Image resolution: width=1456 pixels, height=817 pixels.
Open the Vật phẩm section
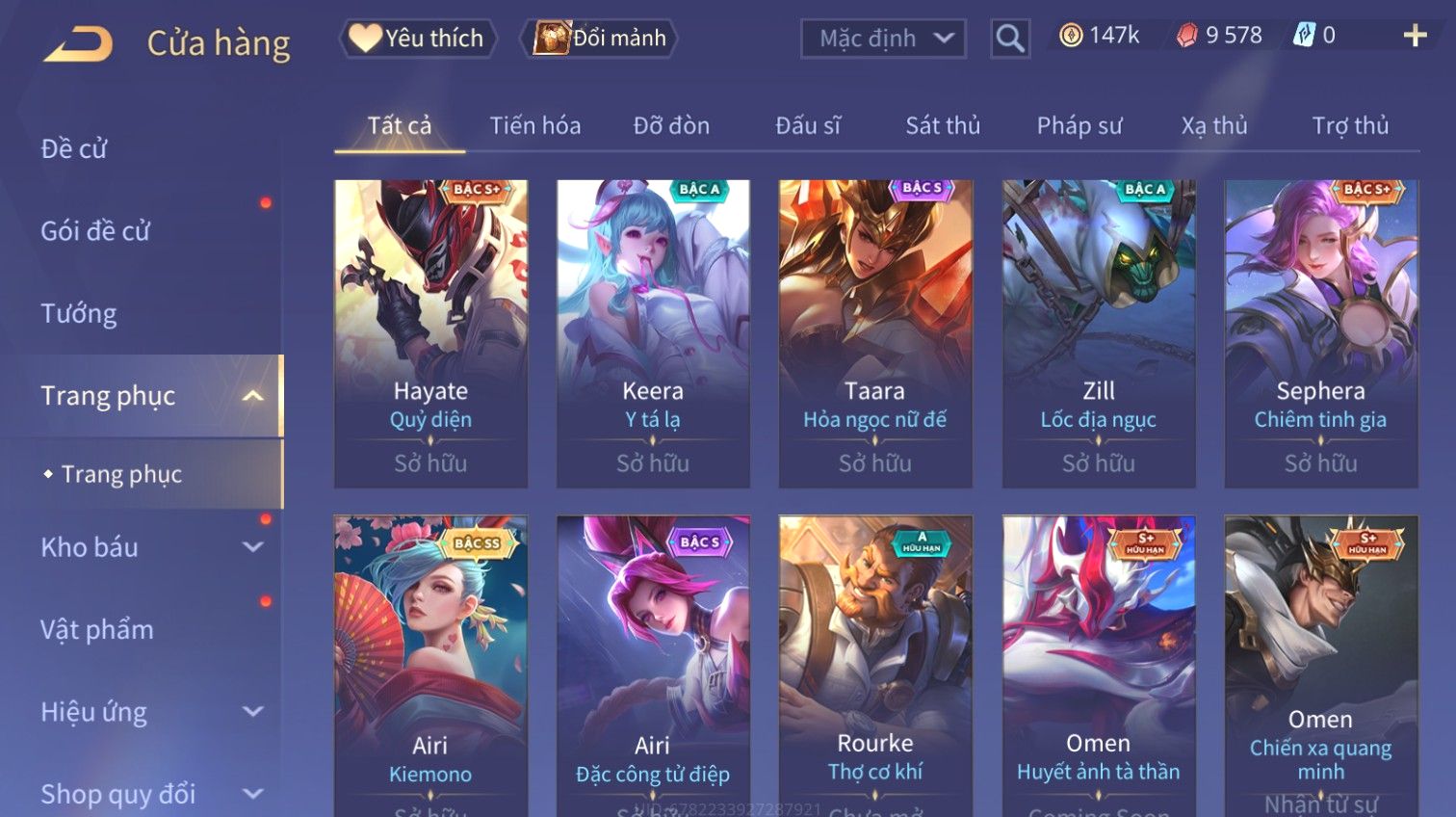coord(97,630)
